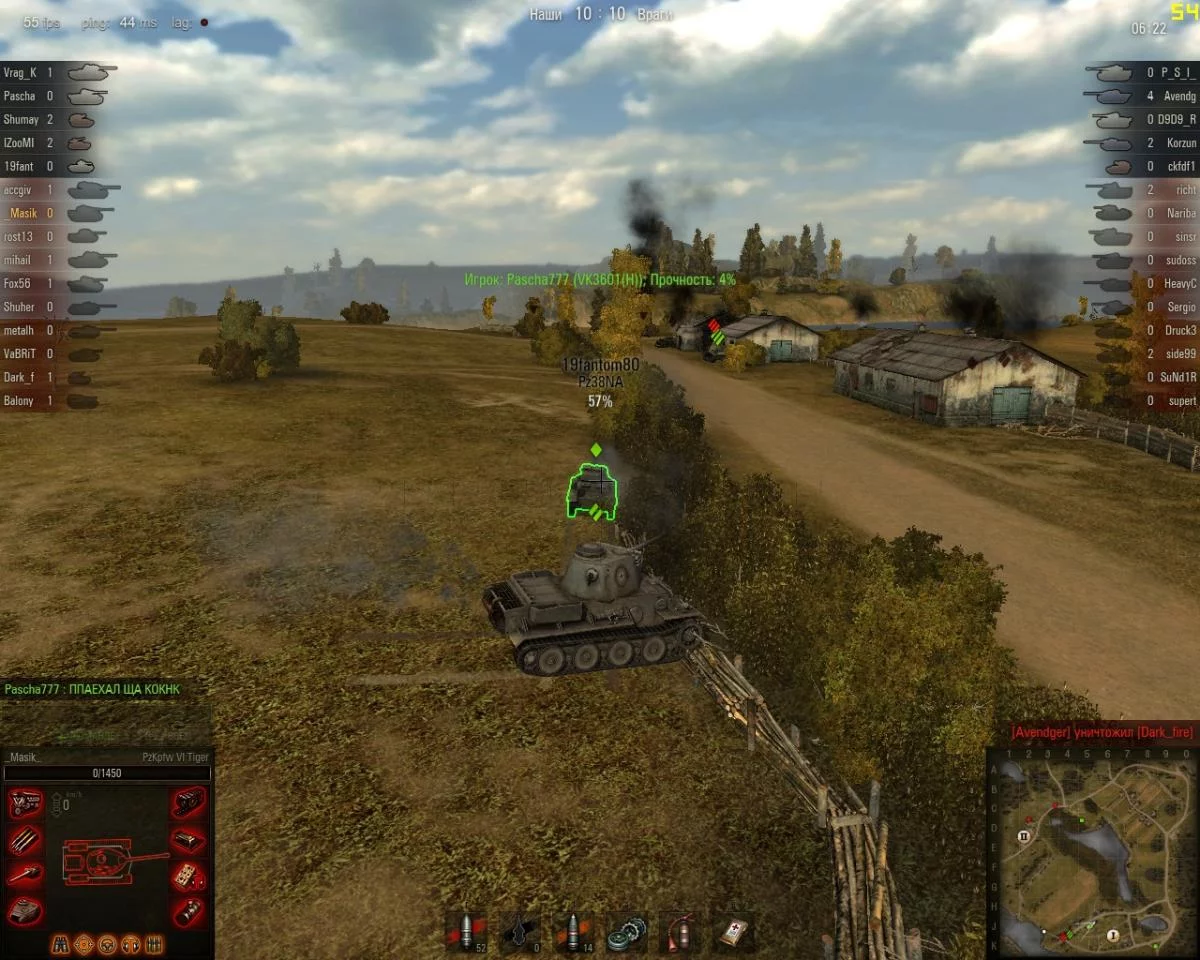
Task: Click the damaged gun module icon
Action: coord(25,875)
